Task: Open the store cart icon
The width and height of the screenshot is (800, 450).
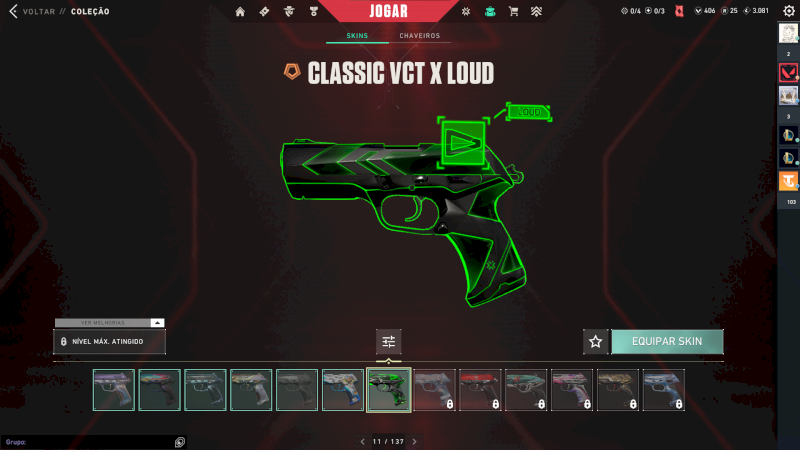Action: (513, 12)
